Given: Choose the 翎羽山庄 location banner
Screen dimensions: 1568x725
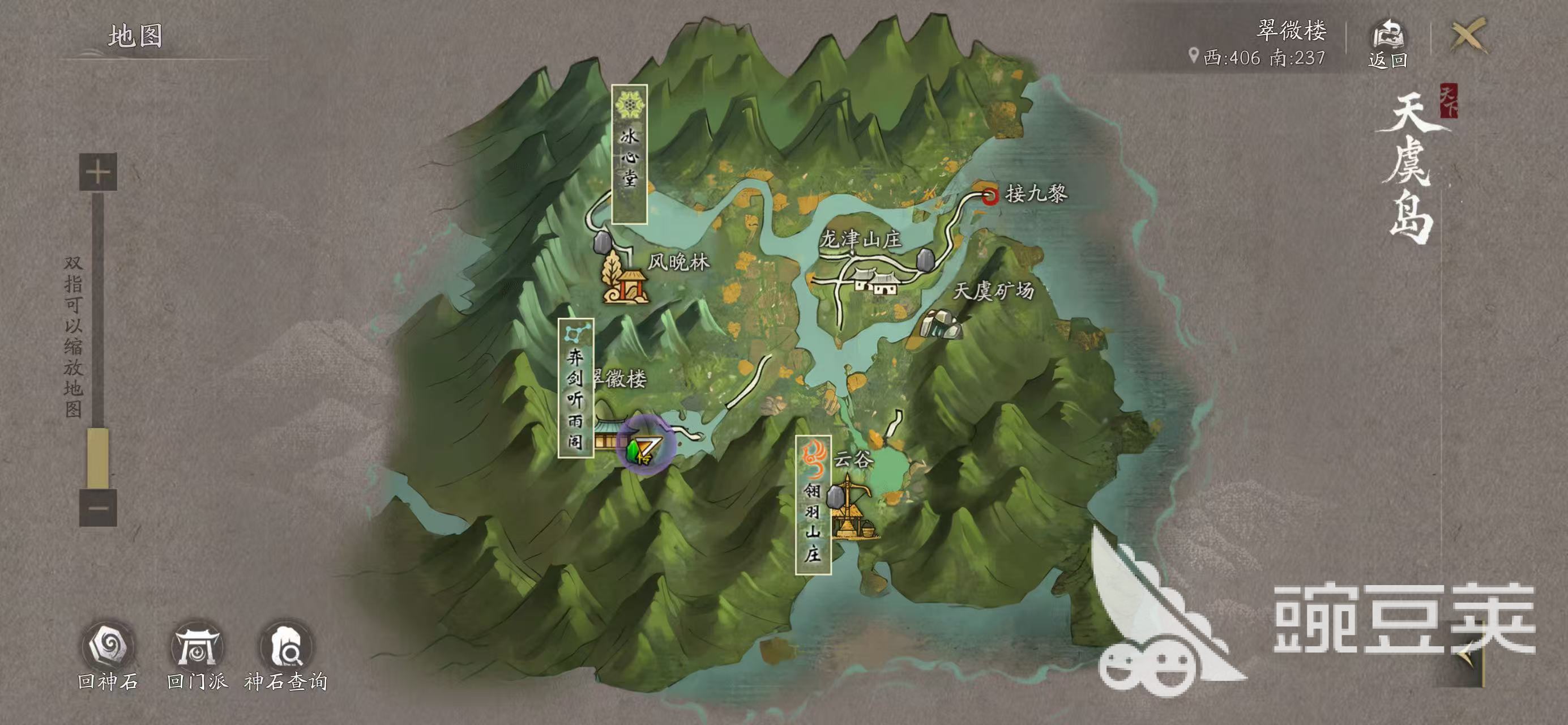Looking at the screenshot, I should coord(813,505).
